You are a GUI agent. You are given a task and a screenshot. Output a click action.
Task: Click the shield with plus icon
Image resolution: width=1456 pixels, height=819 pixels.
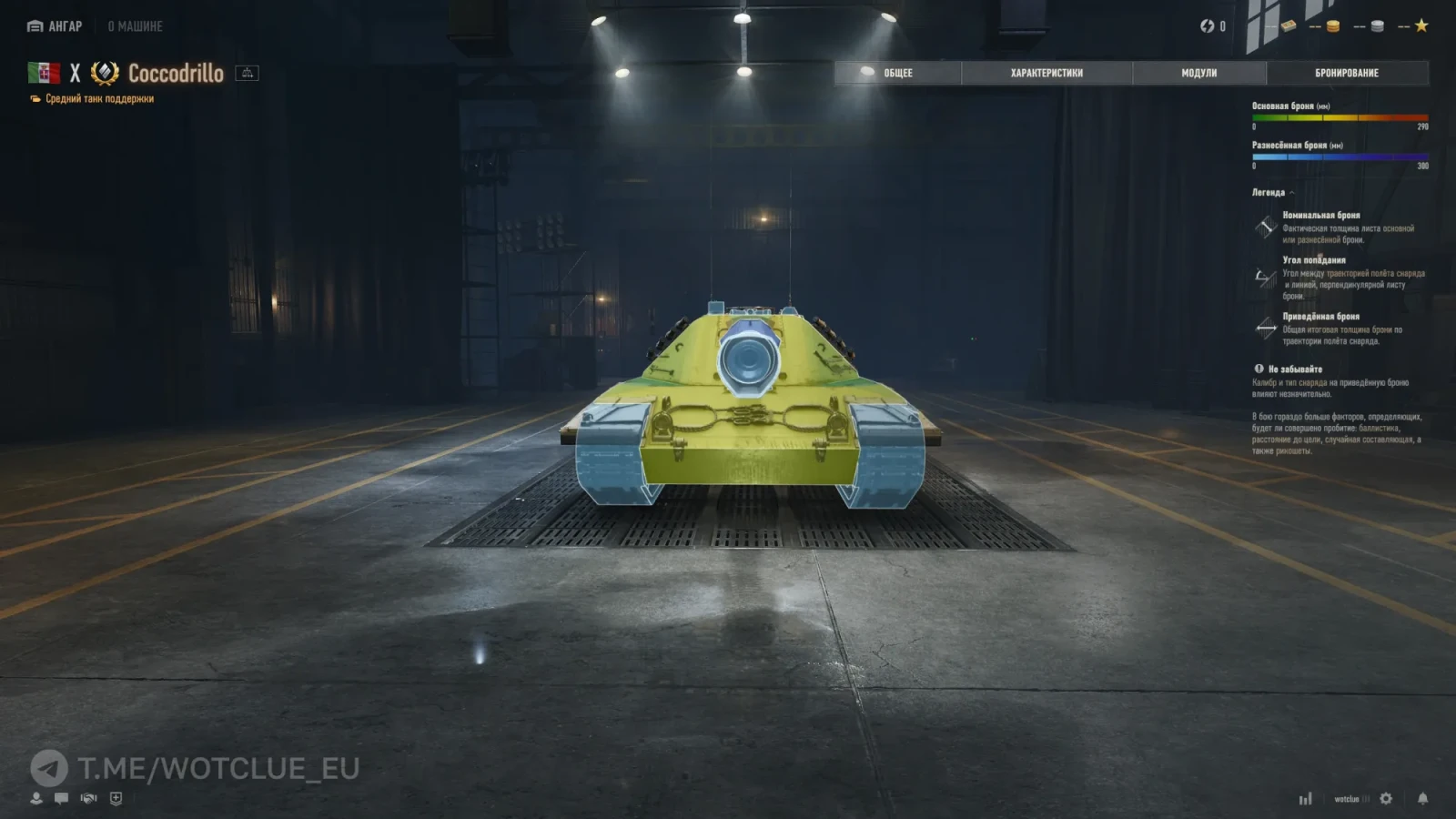tap(116, 798)
